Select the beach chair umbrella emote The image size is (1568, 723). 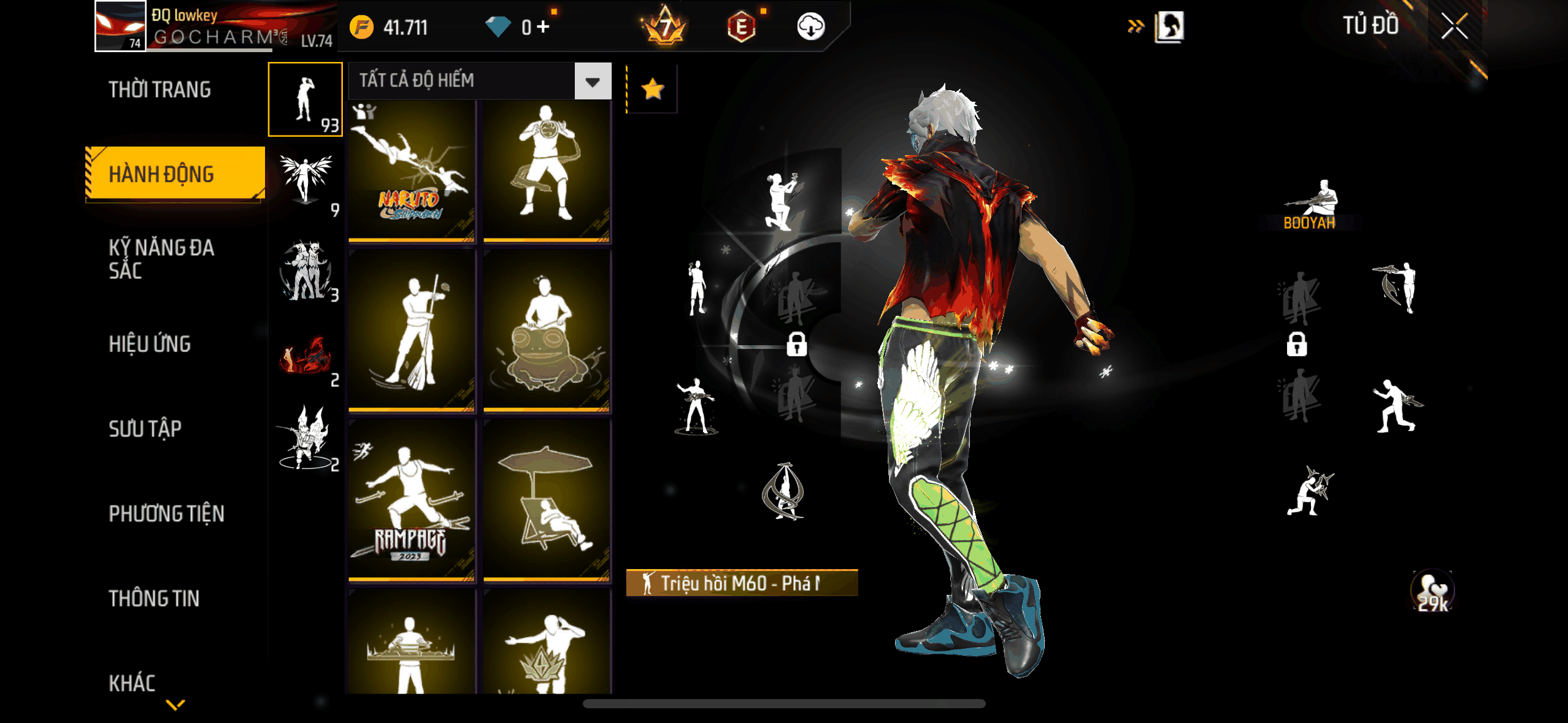(x=547, y=499)
